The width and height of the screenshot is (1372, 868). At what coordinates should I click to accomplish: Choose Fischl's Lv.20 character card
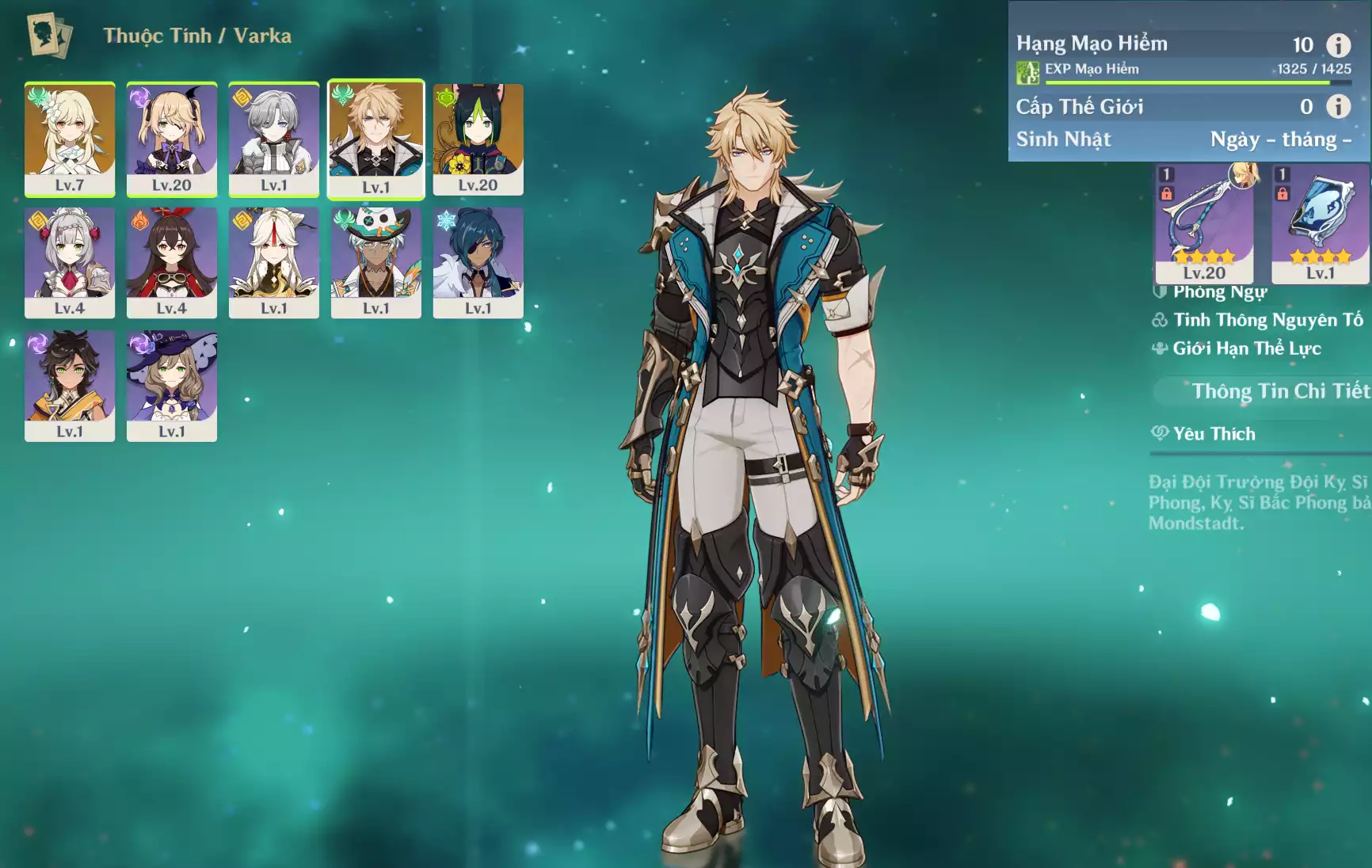[x=172, y=138]
